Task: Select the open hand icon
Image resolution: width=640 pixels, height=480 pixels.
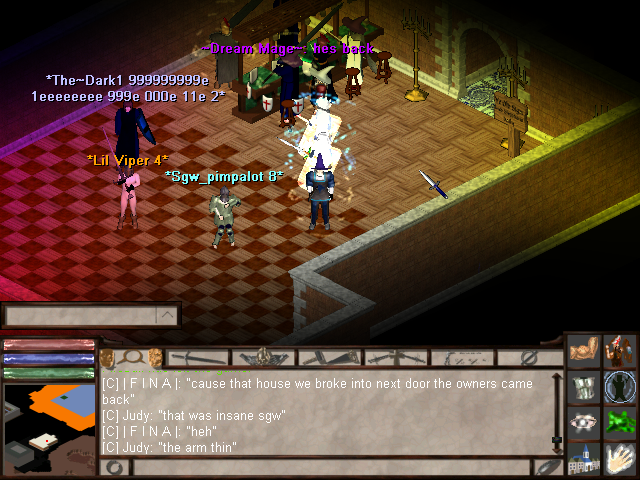Action: 620,458
